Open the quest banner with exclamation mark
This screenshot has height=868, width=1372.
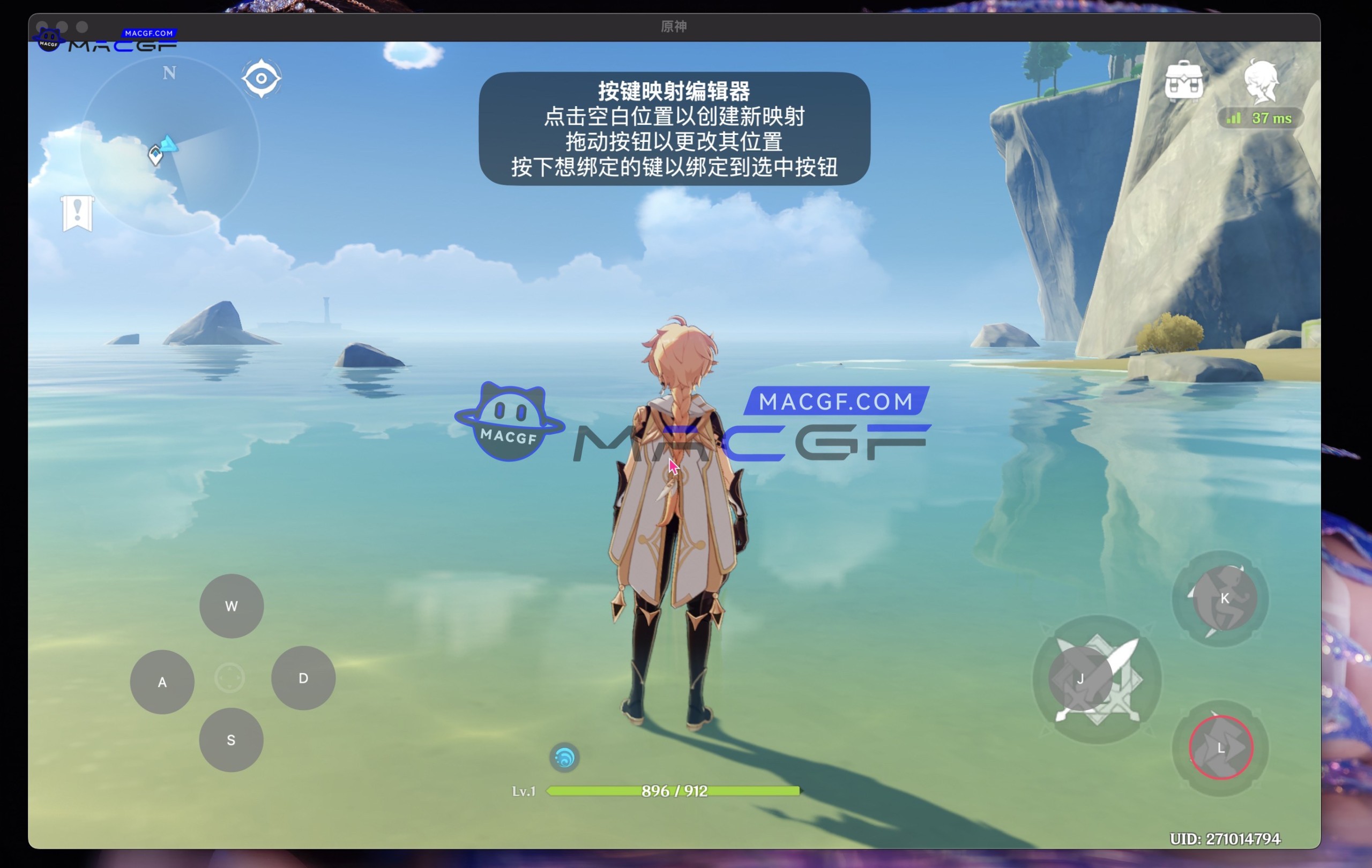click(x=78, y=213)
